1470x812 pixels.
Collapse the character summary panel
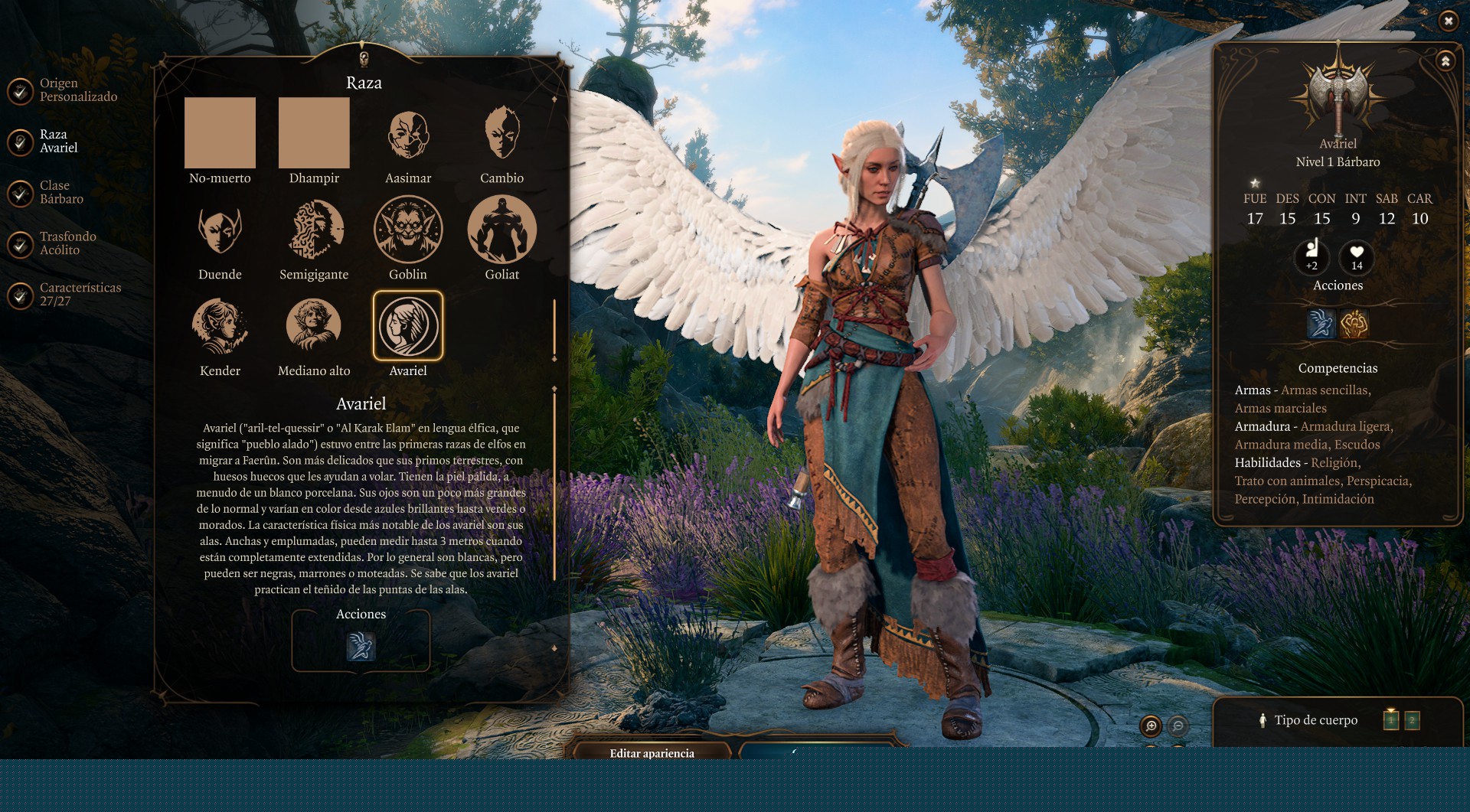(x=1445, y=61)
